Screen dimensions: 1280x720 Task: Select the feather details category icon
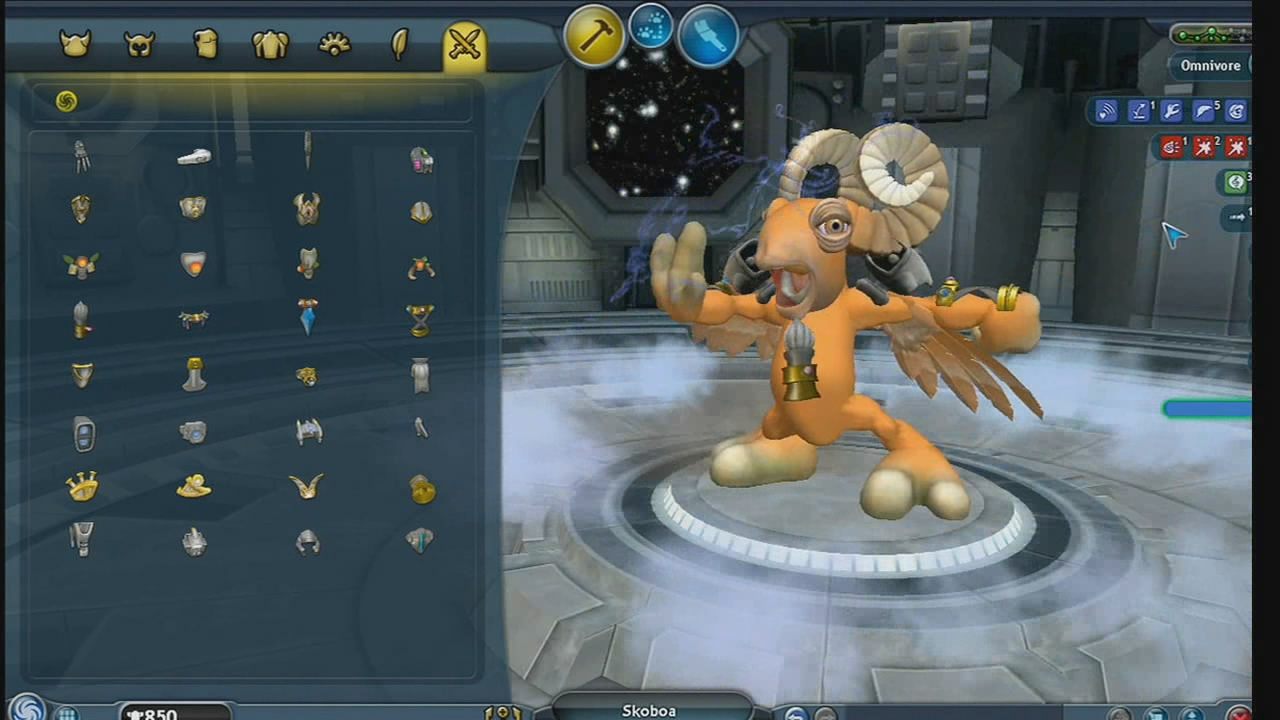click(x=399, y=42)
